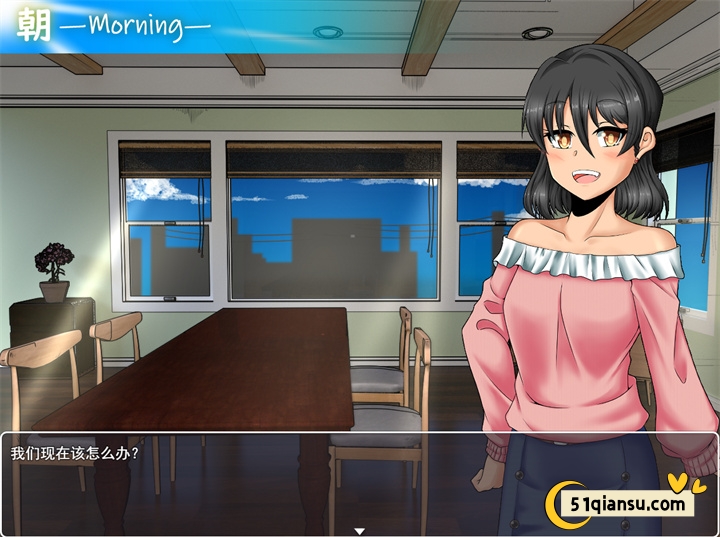The height and width of the screenshot is (537, 720).
Task: Click the small white continue arrow
Action: click(x=359, y=530)
